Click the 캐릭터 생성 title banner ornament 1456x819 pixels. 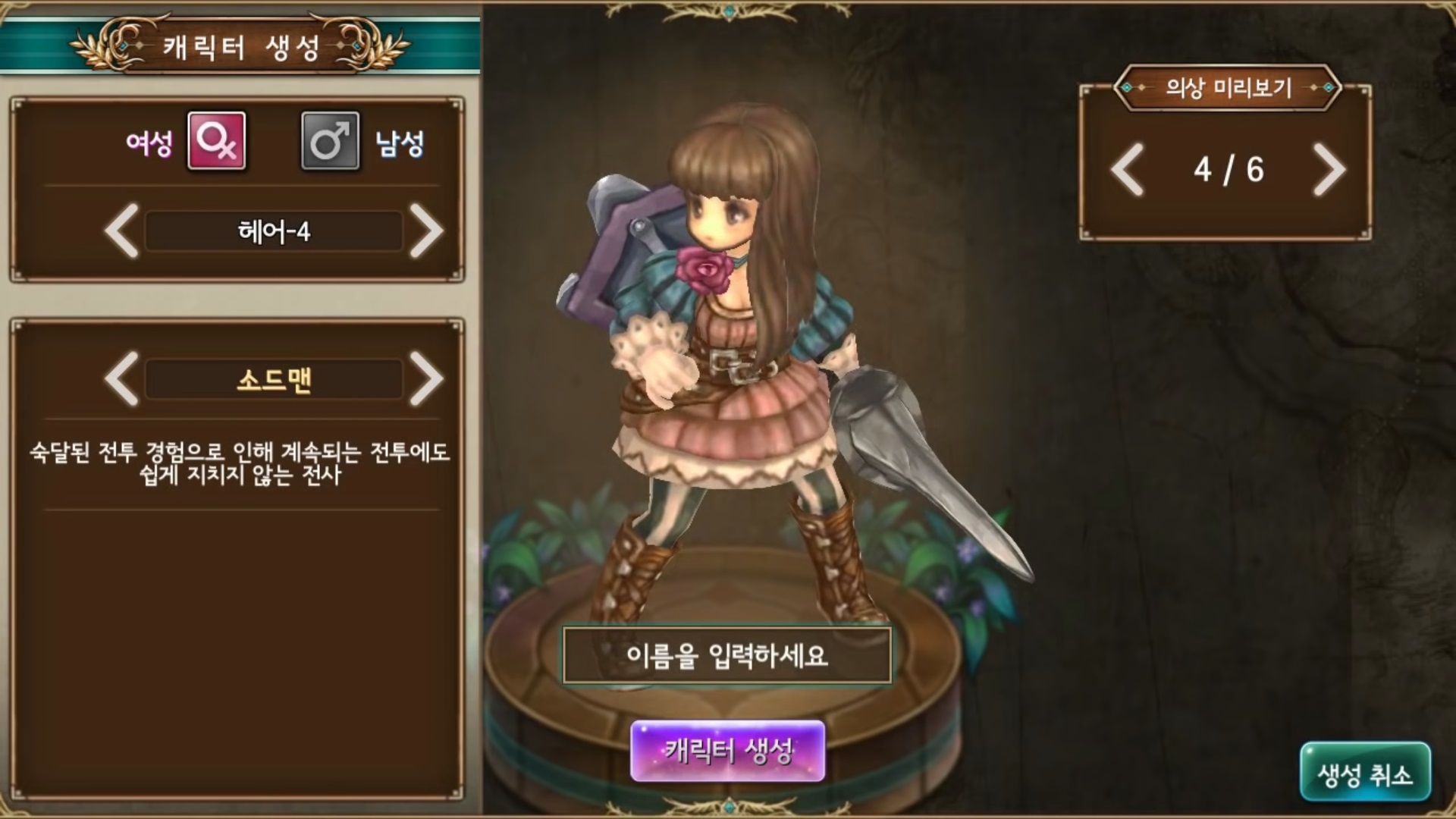(242, 44)
